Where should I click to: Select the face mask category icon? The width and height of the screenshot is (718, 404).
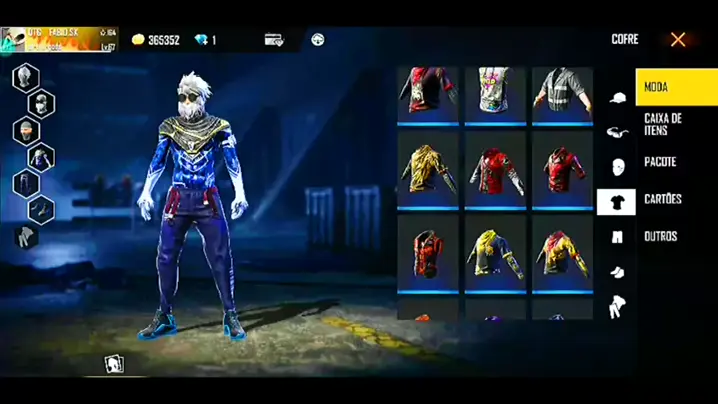(x=616, y=166)
